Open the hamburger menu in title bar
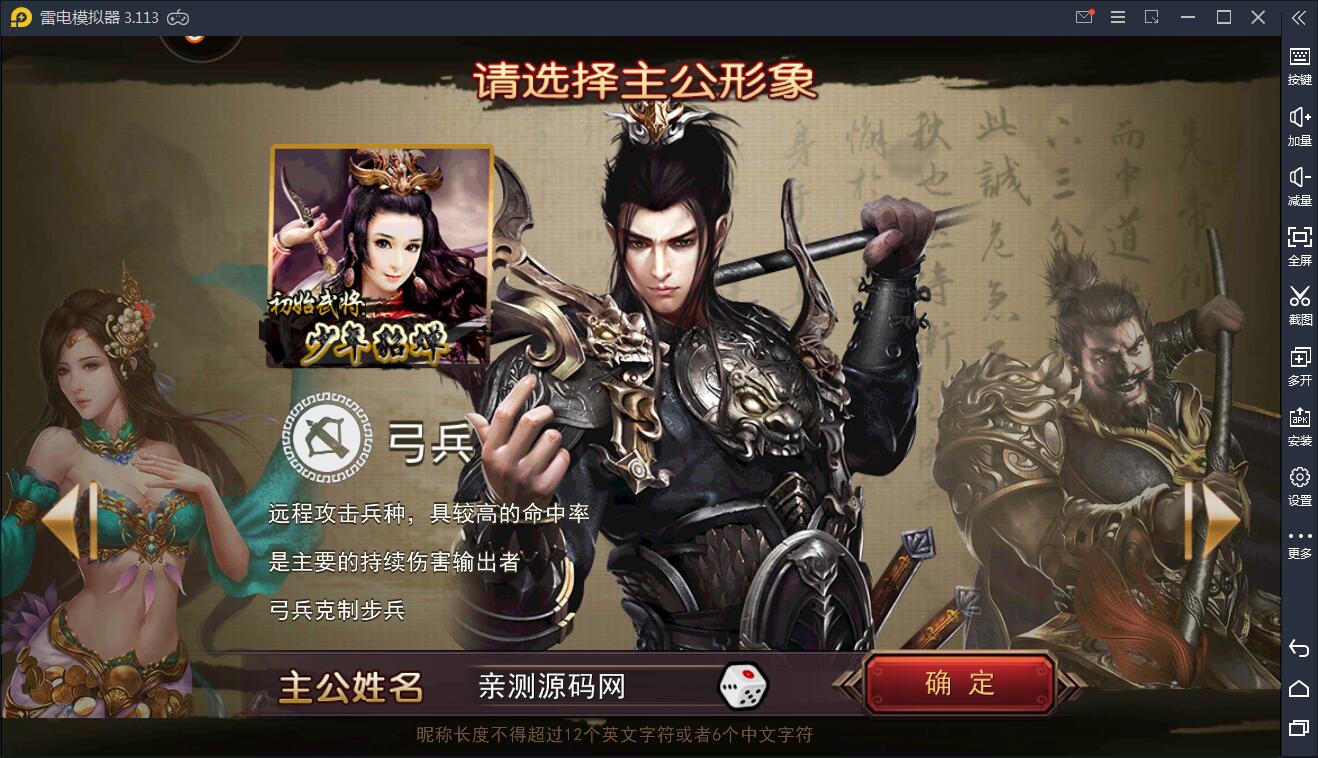The height and width of the screenshot is (758, 1318). (1118, 17)
